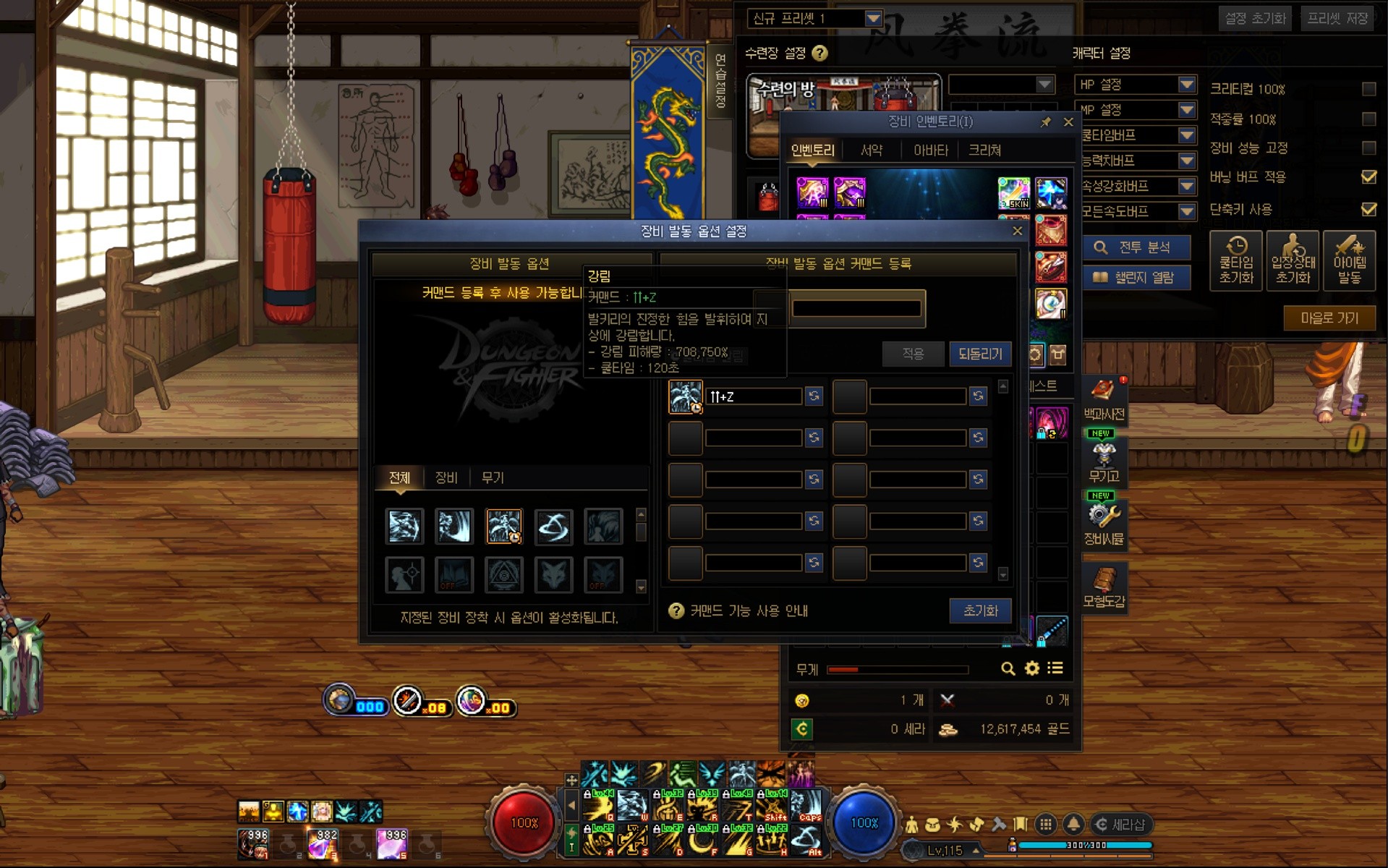Toggle the 크리티컬 100% checkbox

click(1368, 89)
